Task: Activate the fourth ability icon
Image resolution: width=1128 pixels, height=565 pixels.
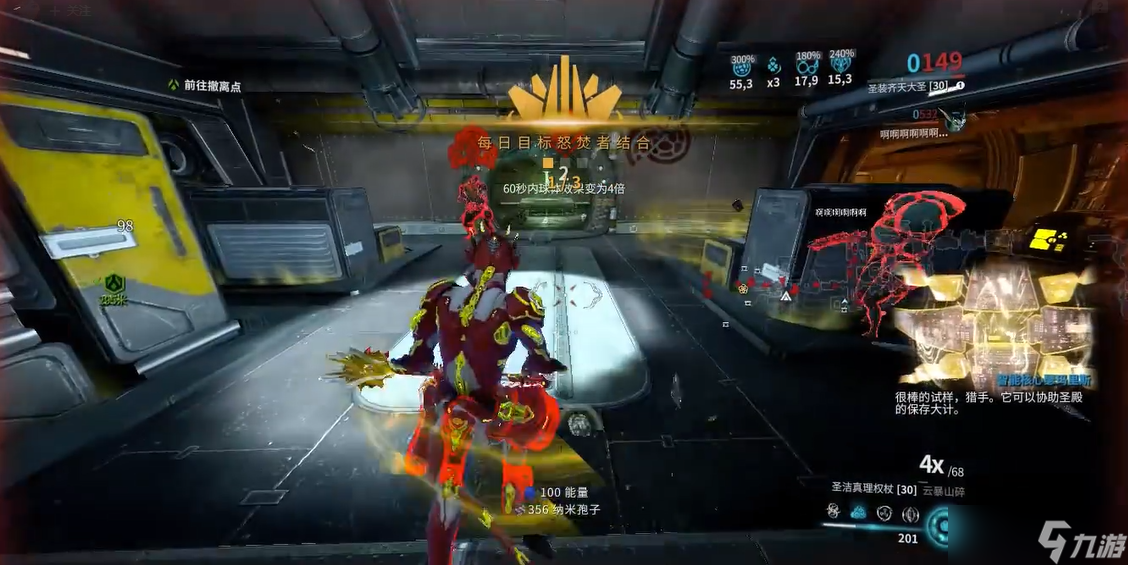Action: (909, 514)
